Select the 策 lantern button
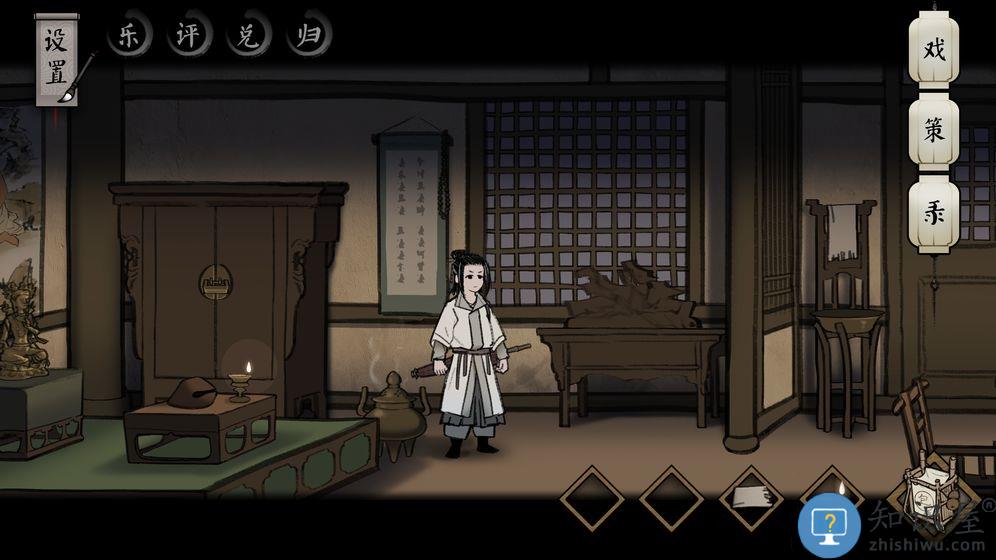Screen dimensions: 996x560 click(x=934, y=131)
